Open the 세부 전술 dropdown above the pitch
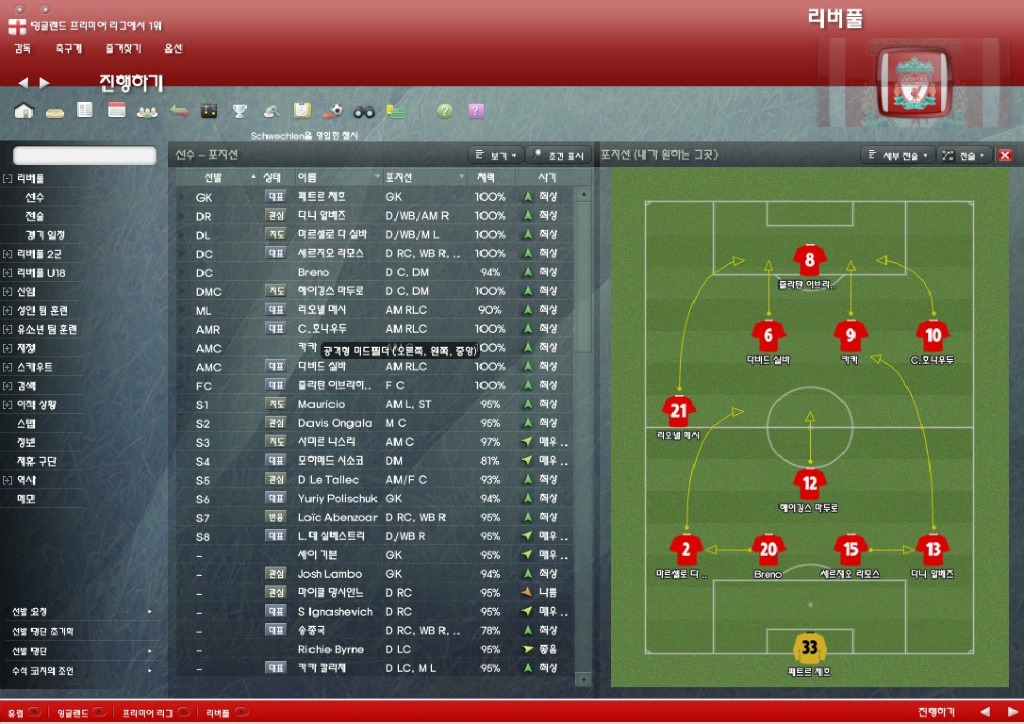This screenshot has width=1024, height=724. tap(897, 156)
